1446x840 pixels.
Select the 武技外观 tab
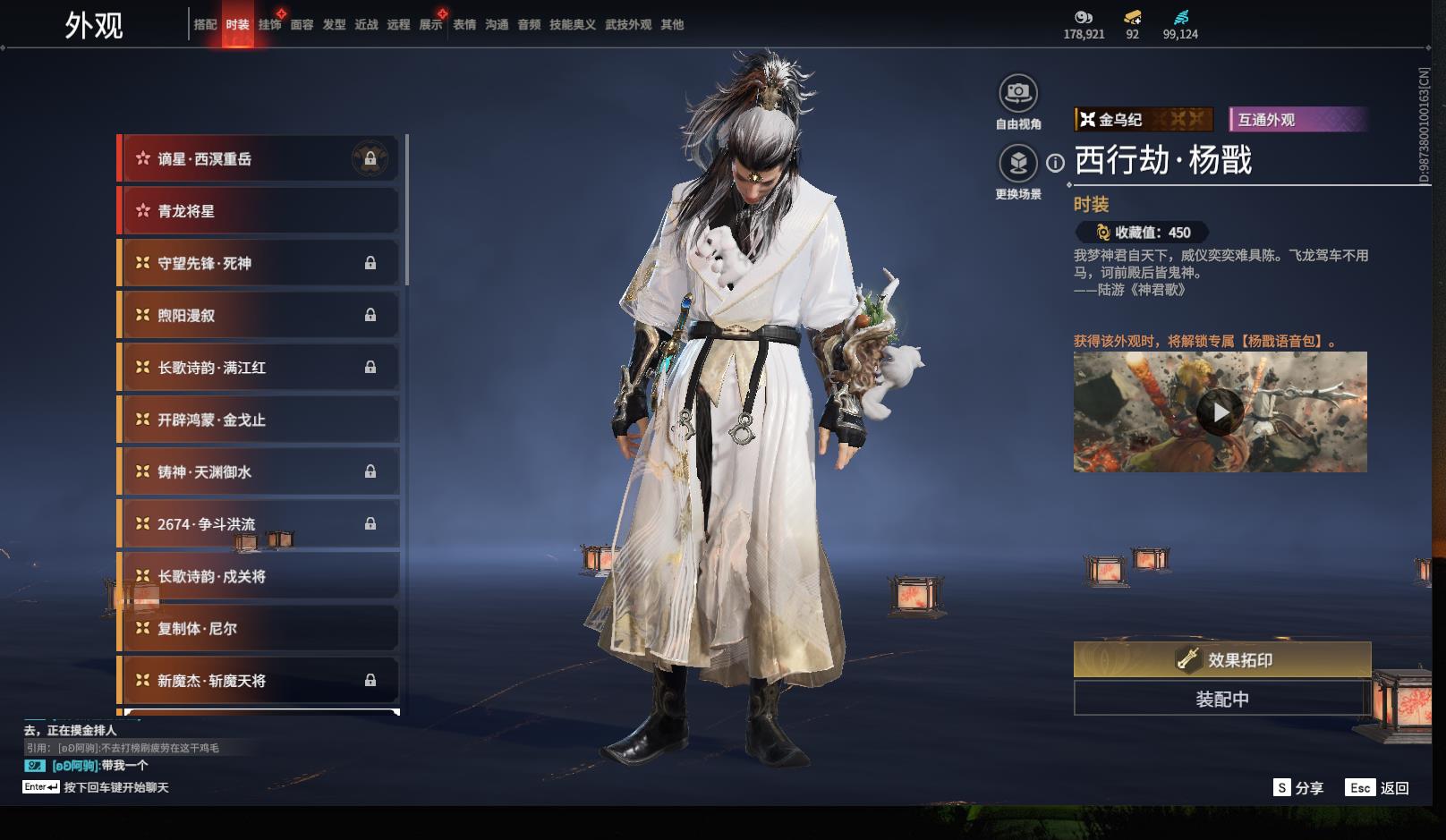(627, 25)
